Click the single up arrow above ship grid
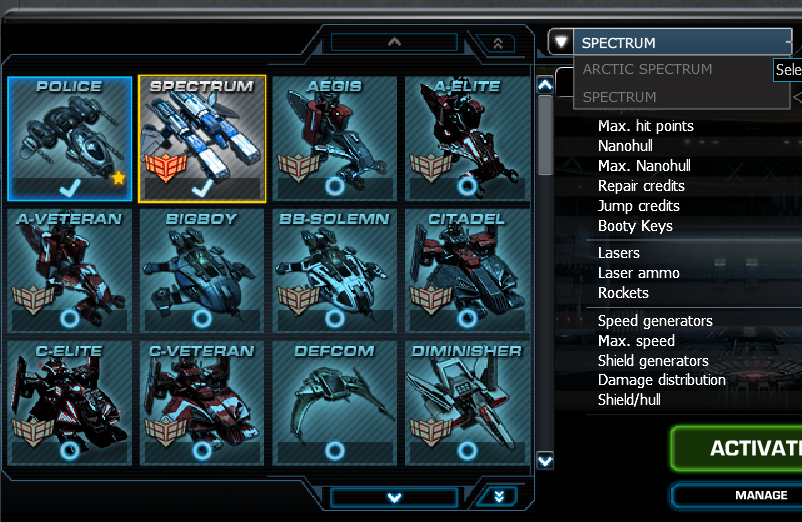This screenshot has width=802, height=522. tap(394, 43)
